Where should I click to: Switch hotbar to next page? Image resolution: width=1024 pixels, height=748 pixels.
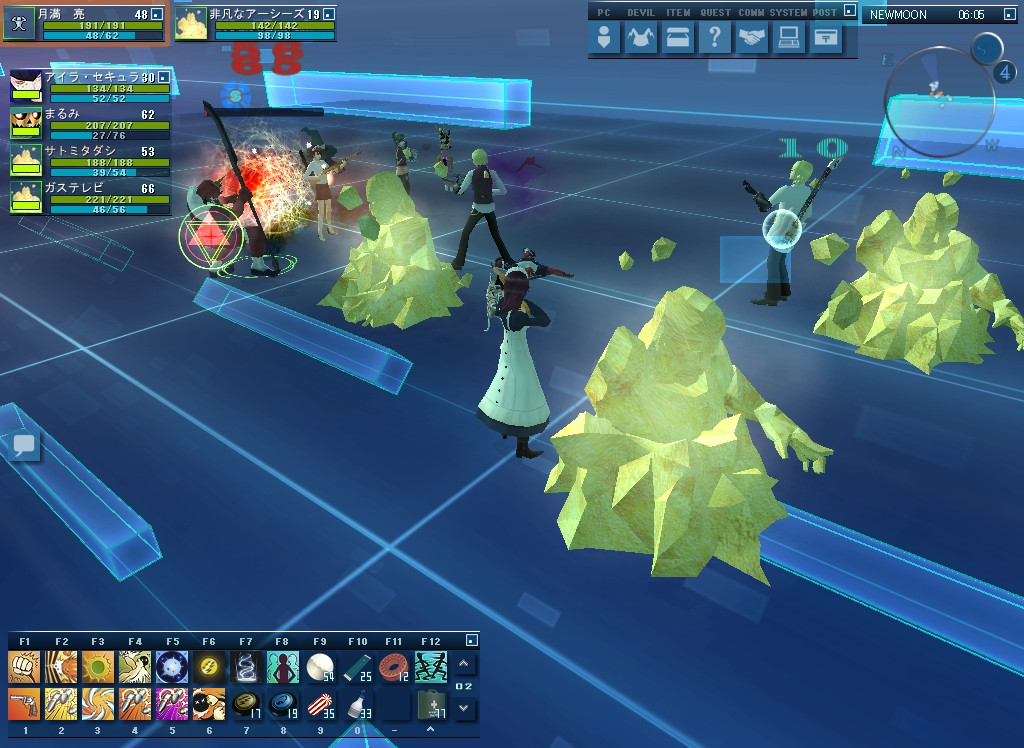464,708
